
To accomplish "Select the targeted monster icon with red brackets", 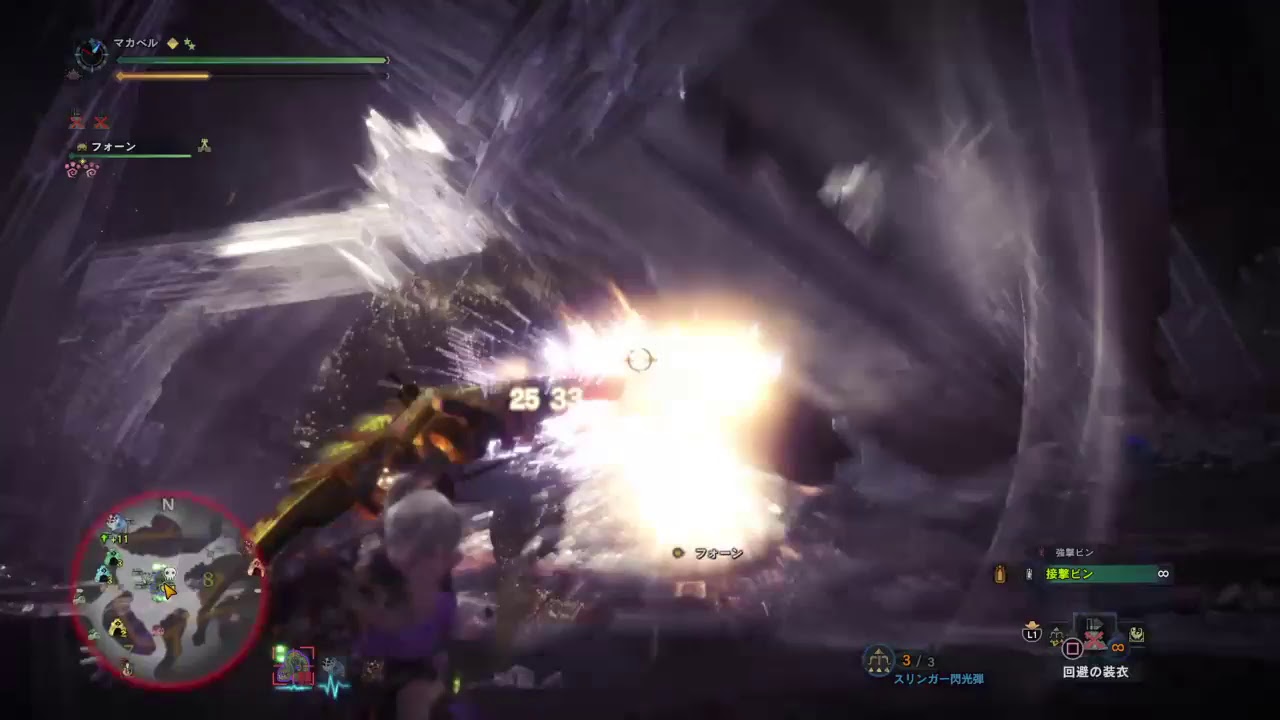I will 293,667.
